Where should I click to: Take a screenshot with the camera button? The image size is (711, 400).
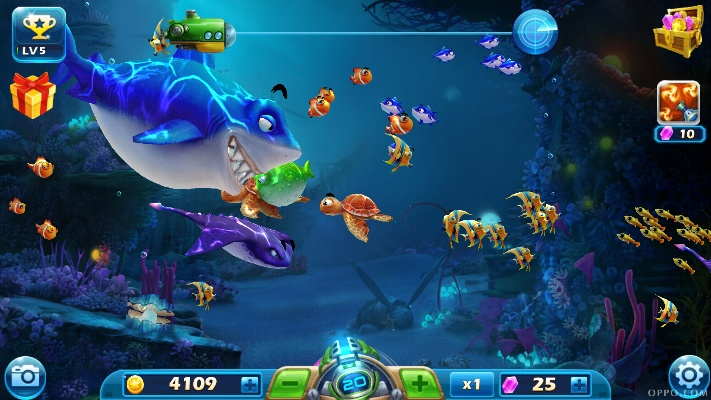(x=24, y=377)
